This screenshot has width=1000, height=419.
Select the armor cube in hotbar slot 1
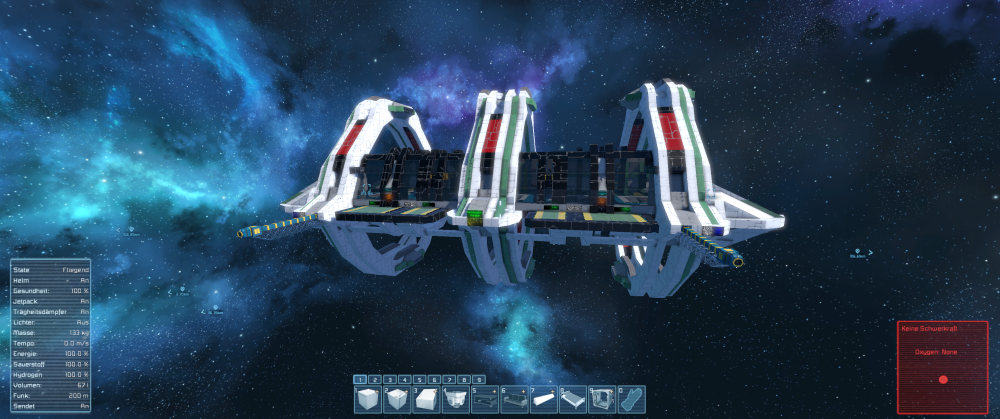tap(369, 401)
